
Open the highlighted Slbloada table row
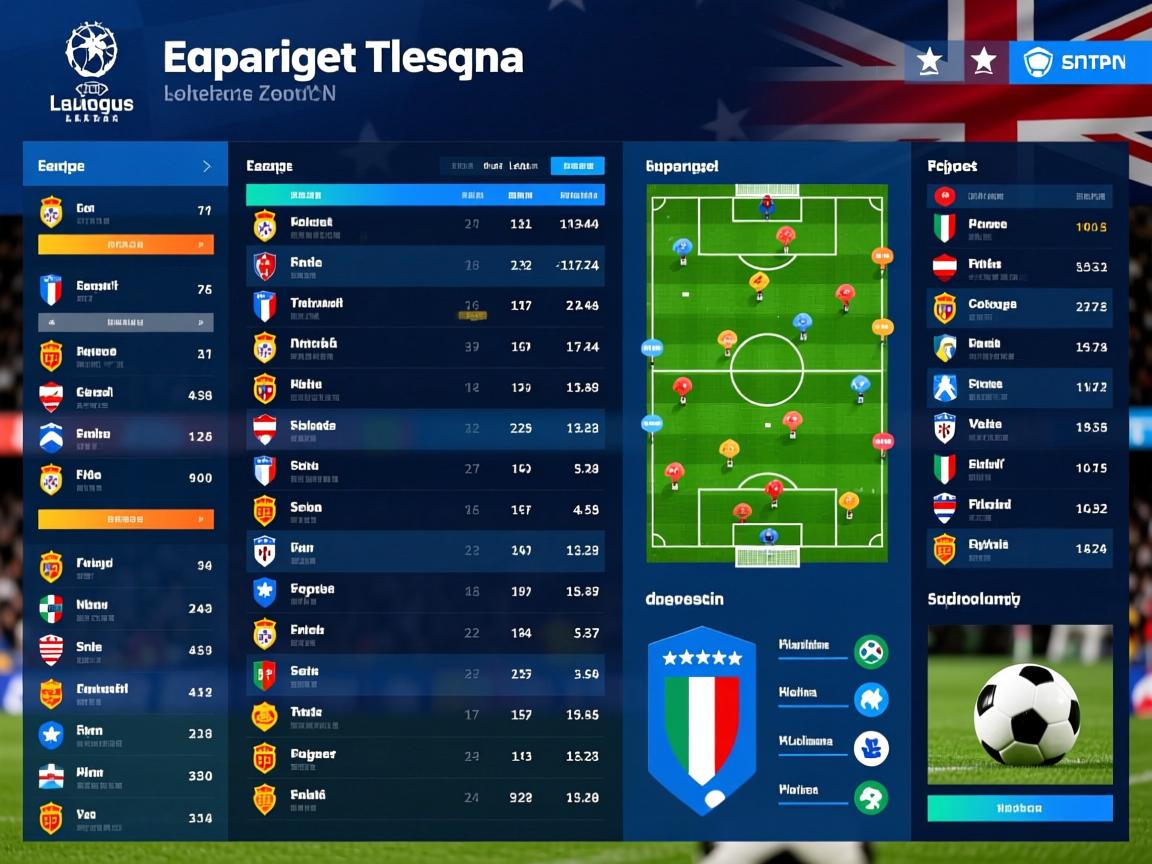[425, 428]
